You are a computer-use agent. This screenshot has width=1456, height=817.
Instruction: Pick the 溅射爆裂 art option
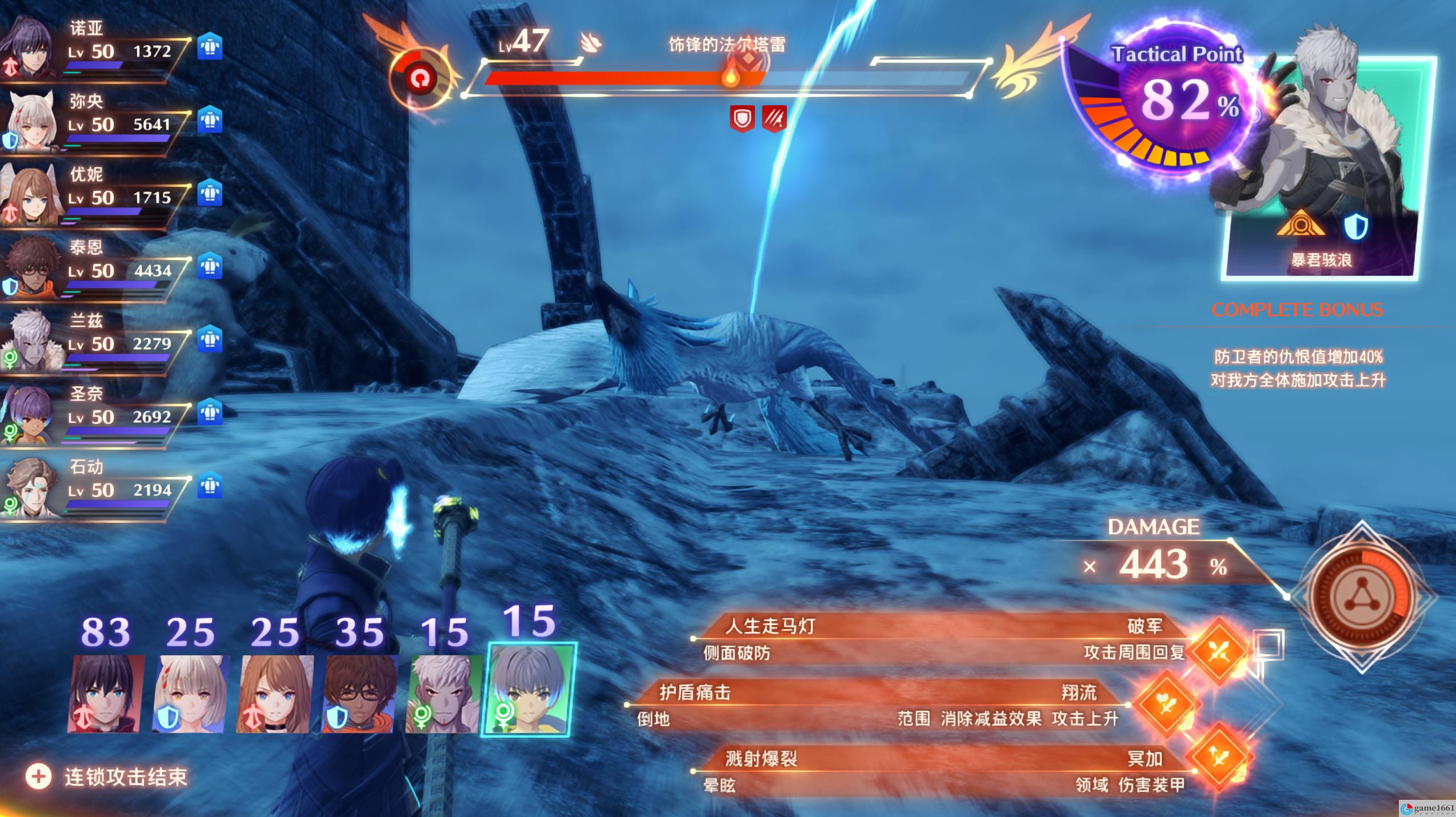click(943, 771)
